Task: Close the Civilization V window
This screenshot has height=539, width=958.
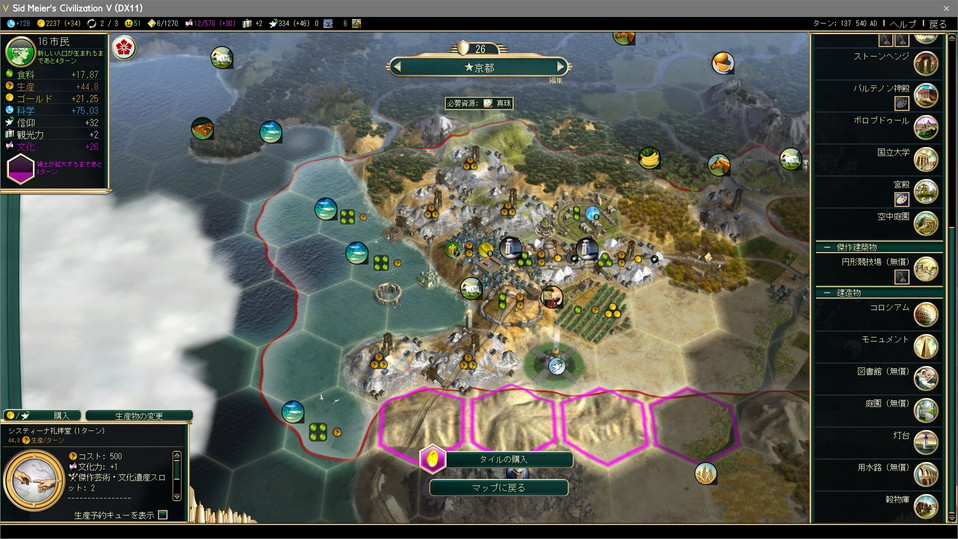Action: coord(946,7)
